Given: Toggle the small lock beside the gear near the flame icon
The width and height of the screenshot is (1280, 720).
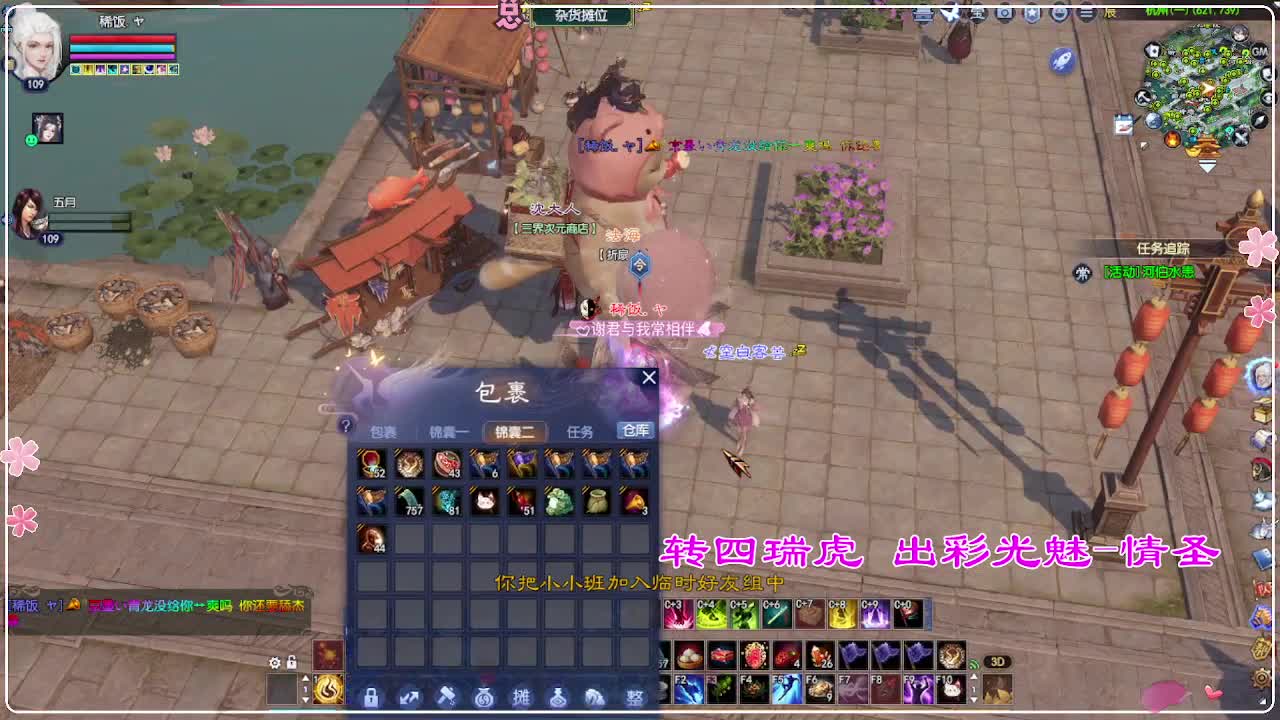Looking at the screenshot, I should tap(291, 662).
